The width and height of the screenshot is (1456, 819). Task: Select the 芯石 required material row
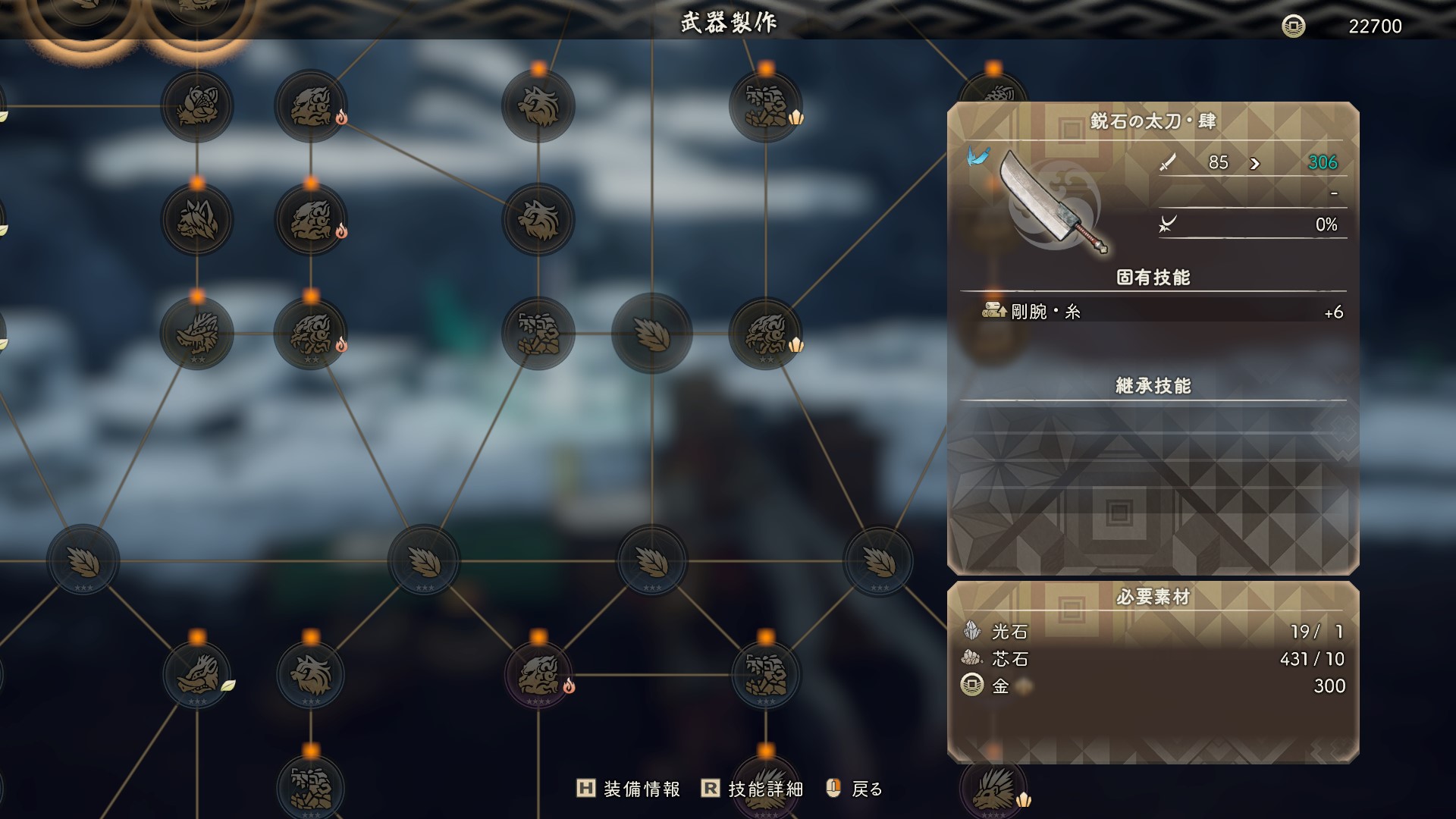1153,659
